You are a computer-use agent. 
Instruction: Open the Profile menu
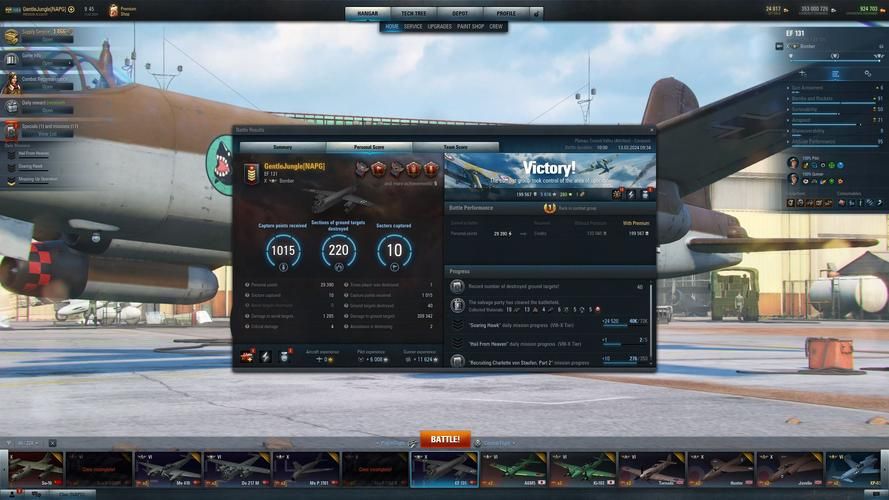(x=506, y=14)
